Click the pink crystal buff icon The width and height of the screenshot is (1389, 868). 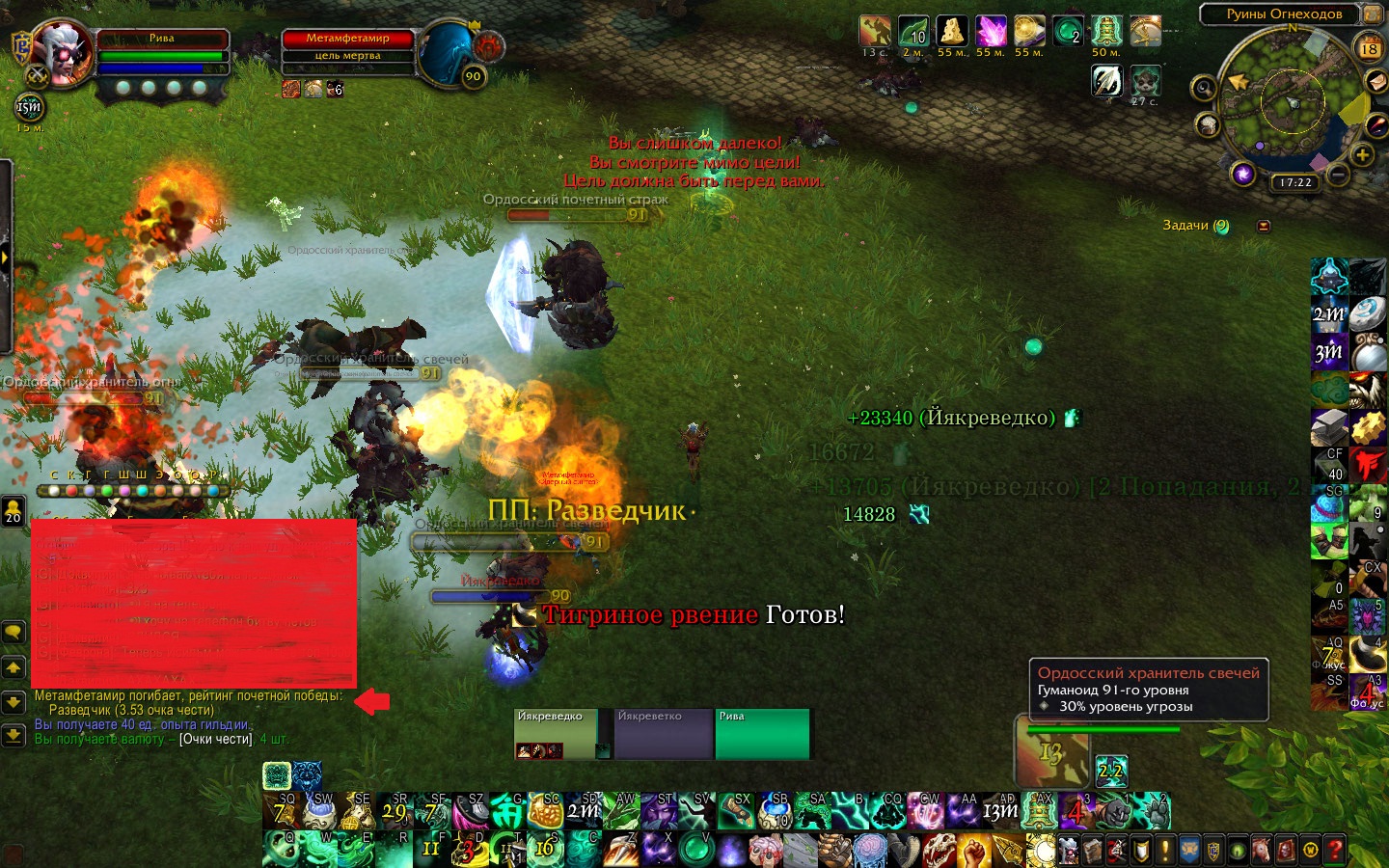(991, 32)
